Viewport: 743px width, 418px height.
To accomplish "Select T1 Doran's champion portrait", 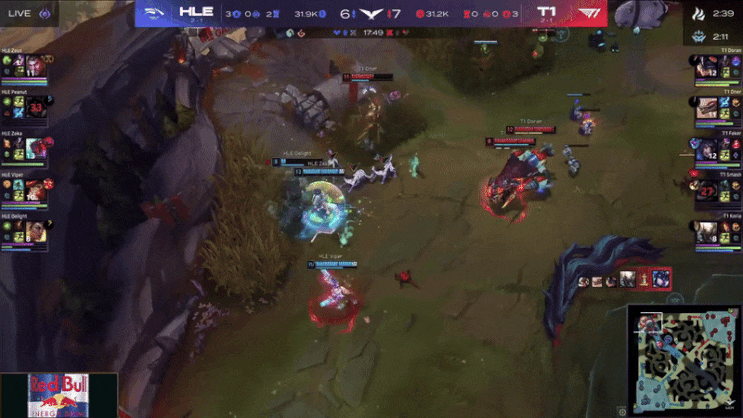I will pyautogui.click(x=704, y=66).
